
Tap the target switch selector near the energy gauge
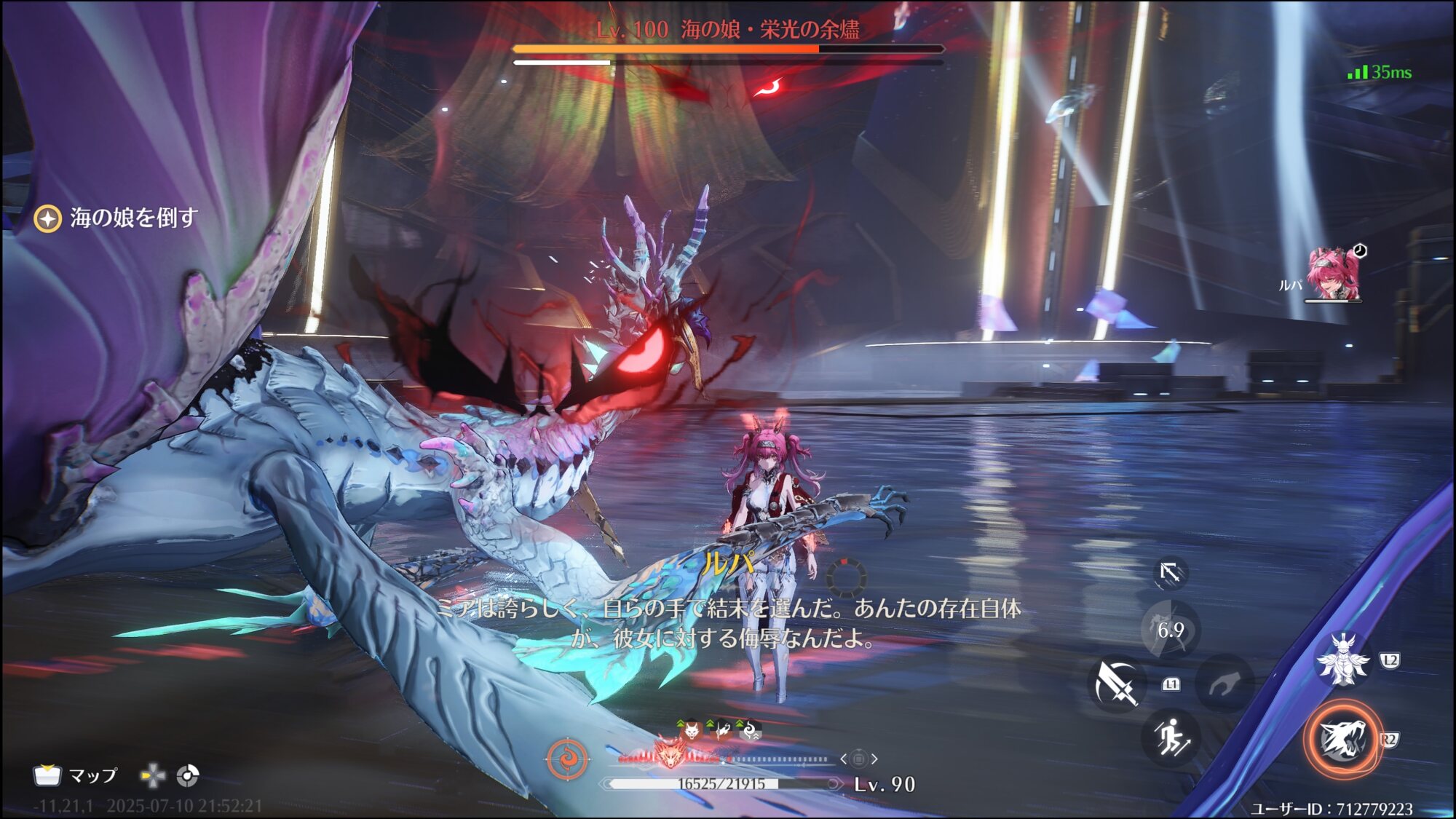pyautogui.click(x=858, y=759)
